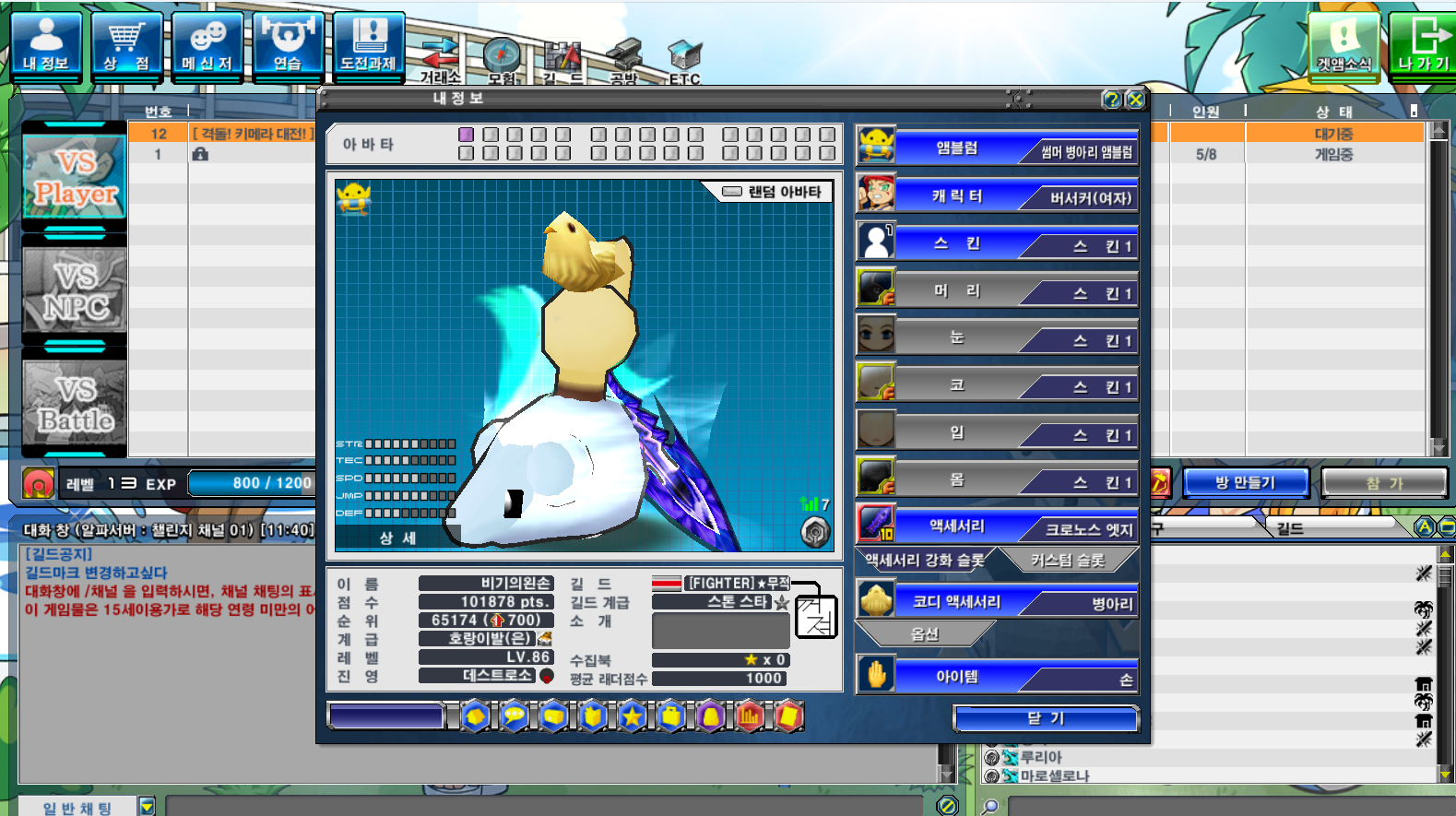Select the 캐릭터 character row
Image resolution: width=1456 pixels, height=816 pixels.
click(x=998, y=196)
